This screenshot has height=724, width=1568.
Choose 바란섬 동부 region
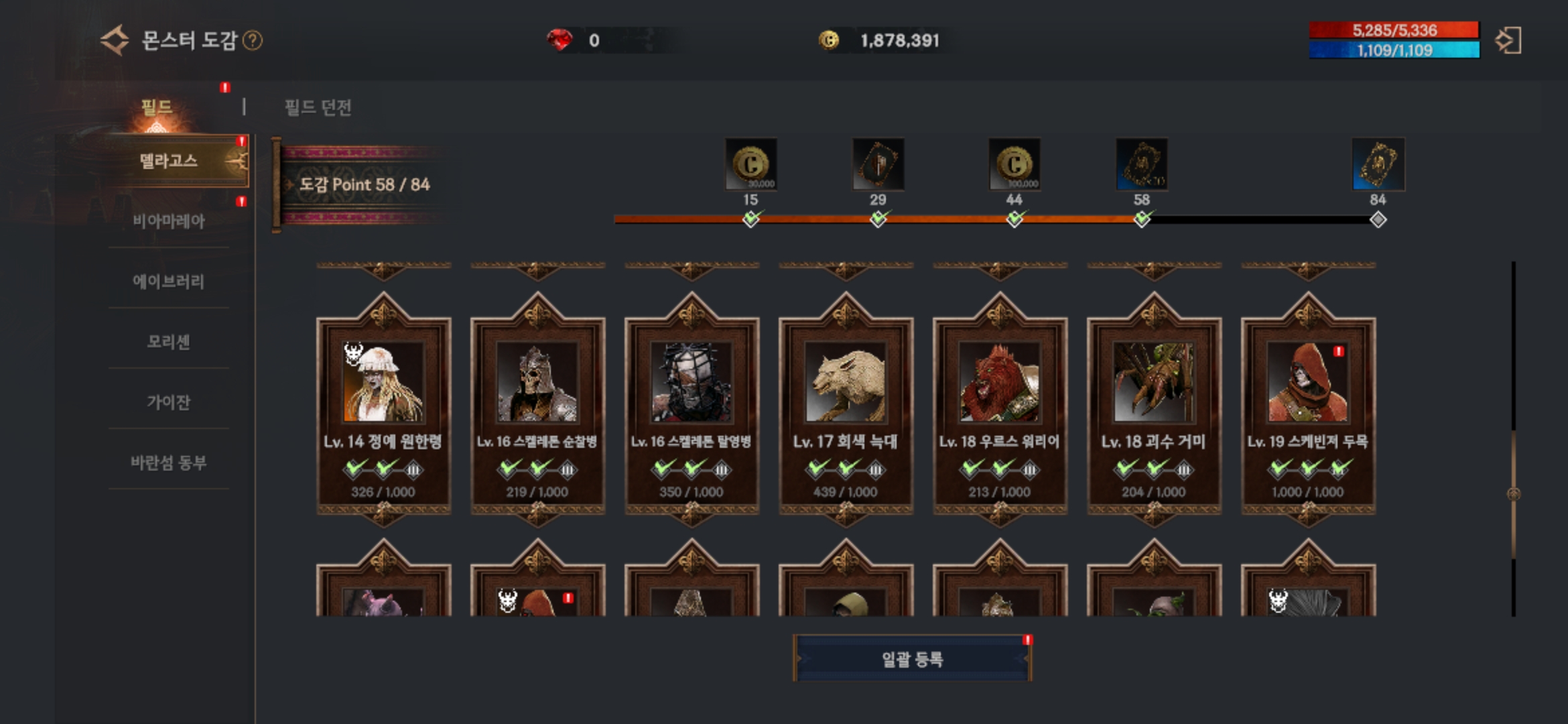tap(169, 462)
